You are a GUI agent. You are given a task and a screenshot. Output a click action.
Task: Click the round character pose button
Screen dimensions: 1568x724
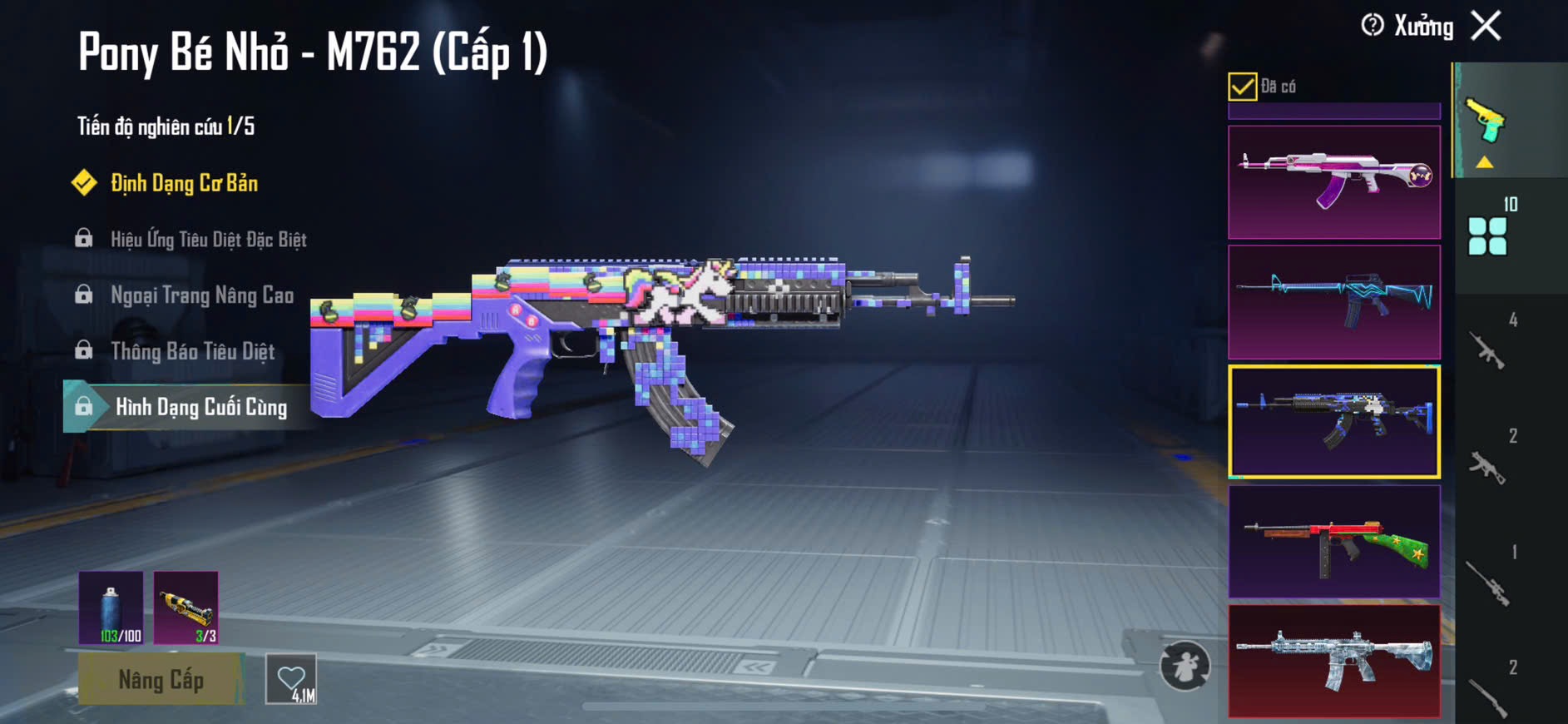(x=1185, y=665)
